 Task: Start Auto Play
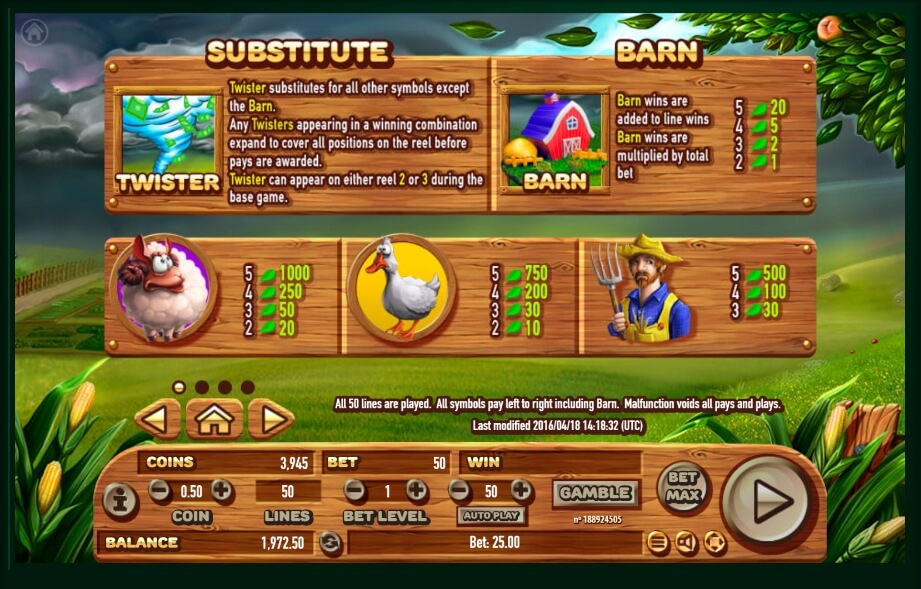click(x=491, y=516)
